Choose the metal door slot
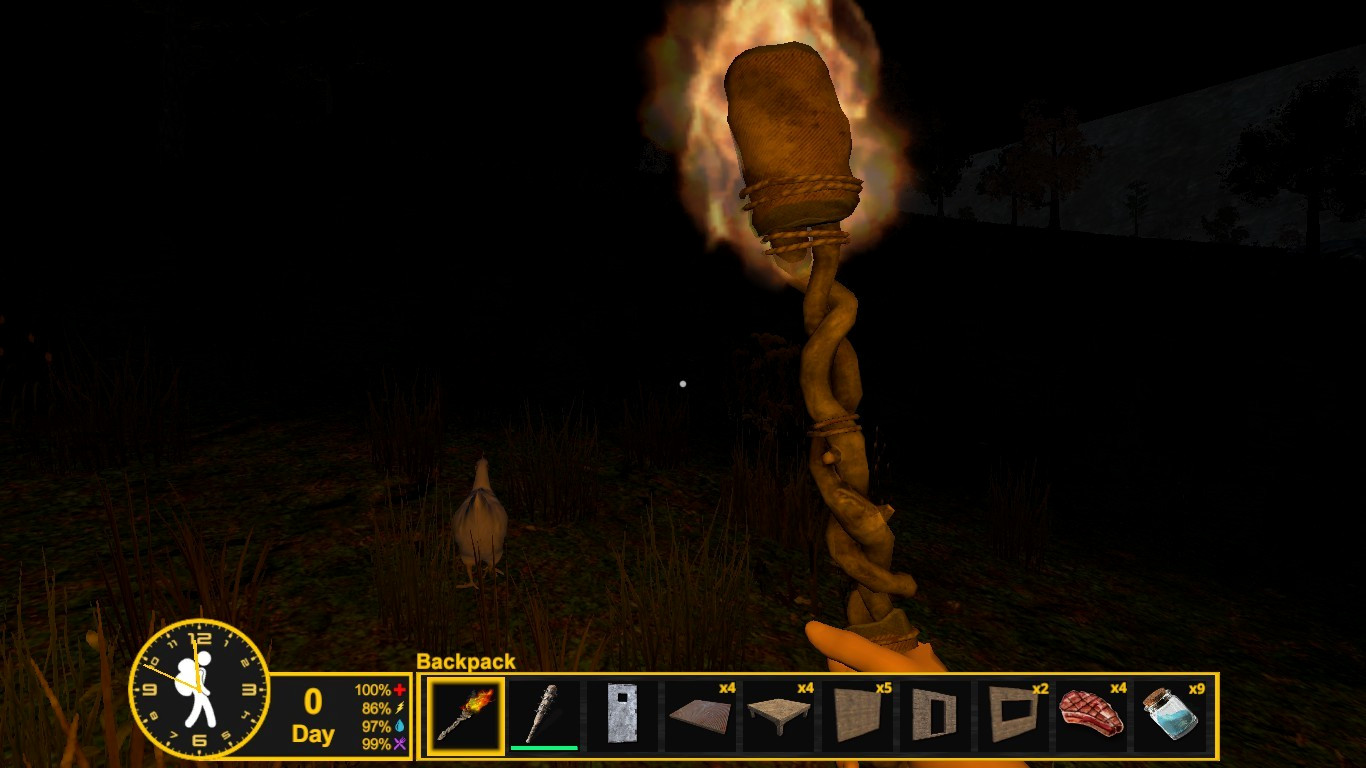Image resolution: width=1366 pixels, height=768 pixels. [622, 716]
